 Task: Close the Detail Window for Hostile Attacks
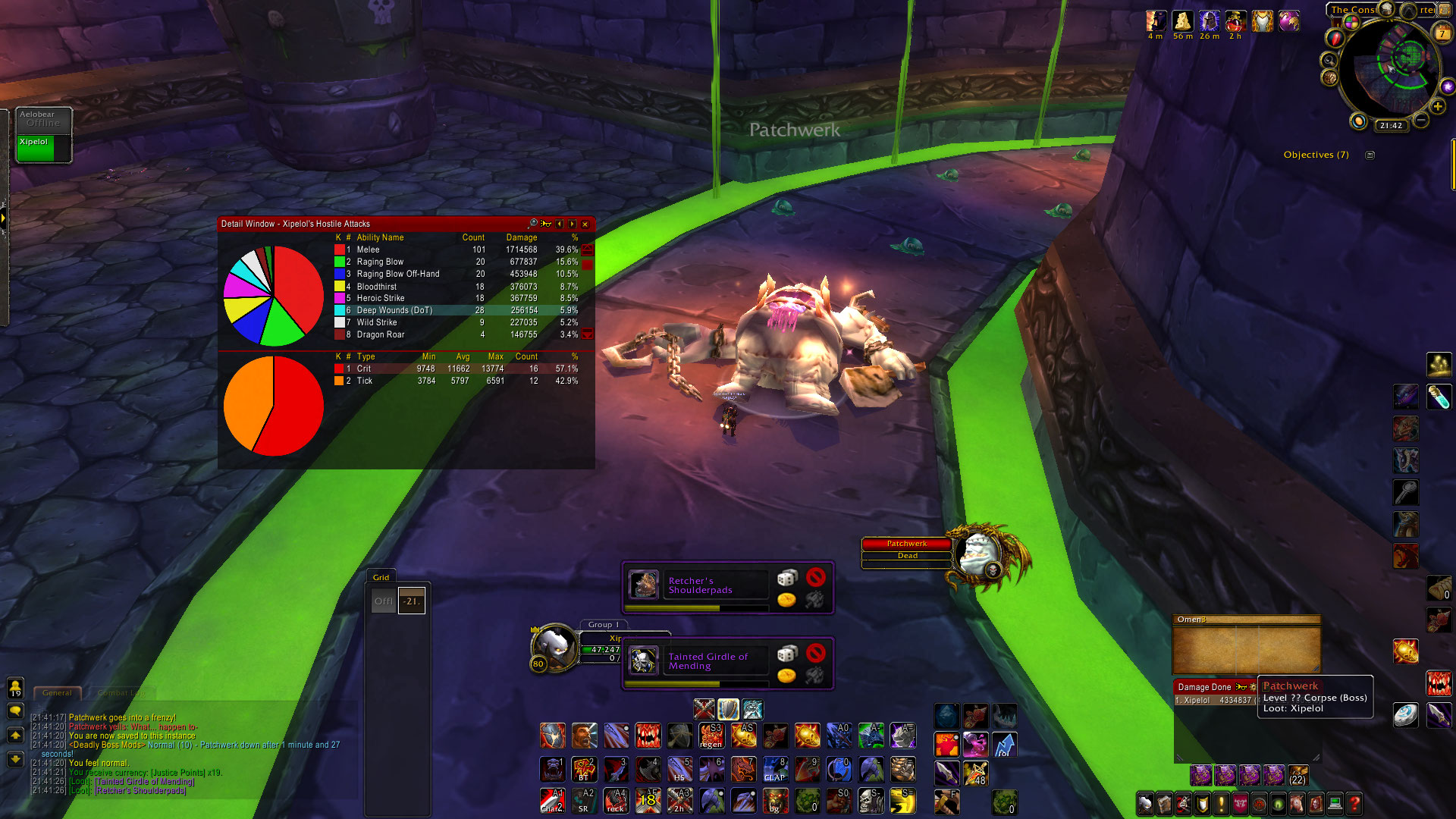(x=585, y=224)
